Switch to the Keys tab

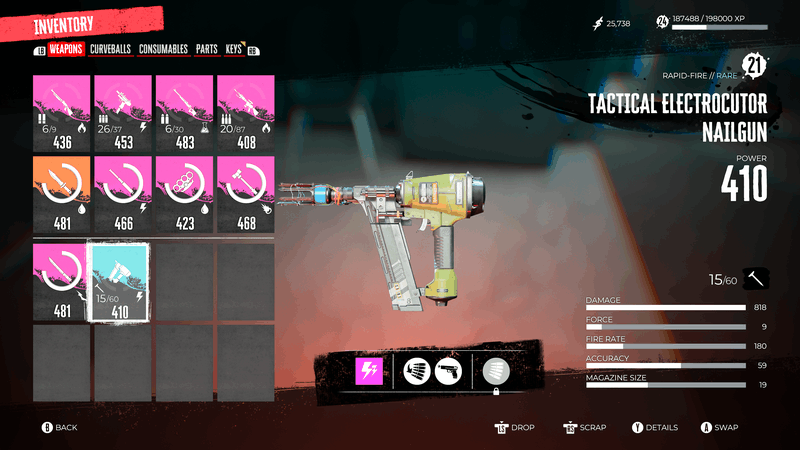[x=234, y=48]
